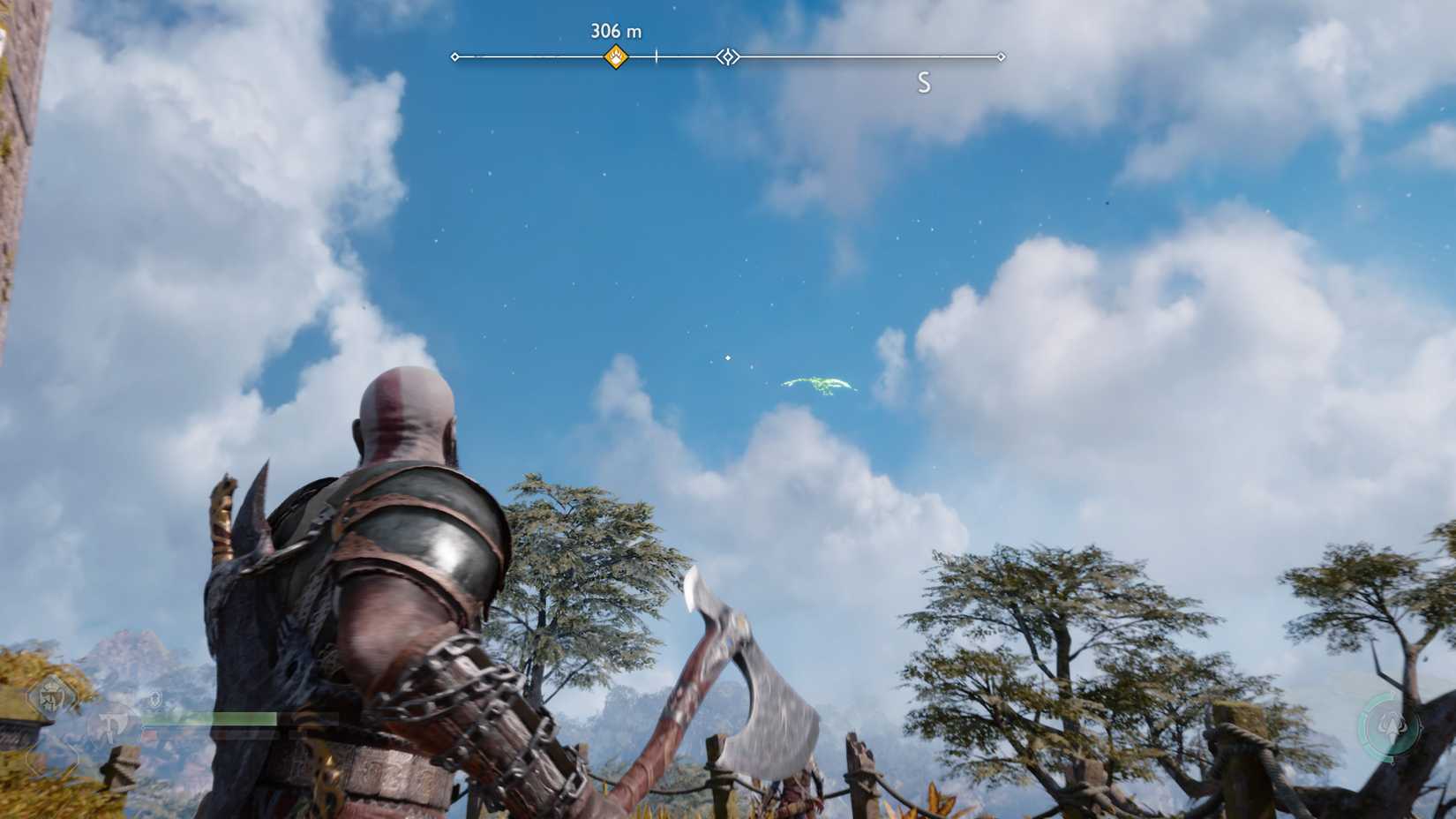This screenshot has width=1456, height=819.
Task: Click the golden spark glowing in the sky
Action: click(x=727, y=357)
